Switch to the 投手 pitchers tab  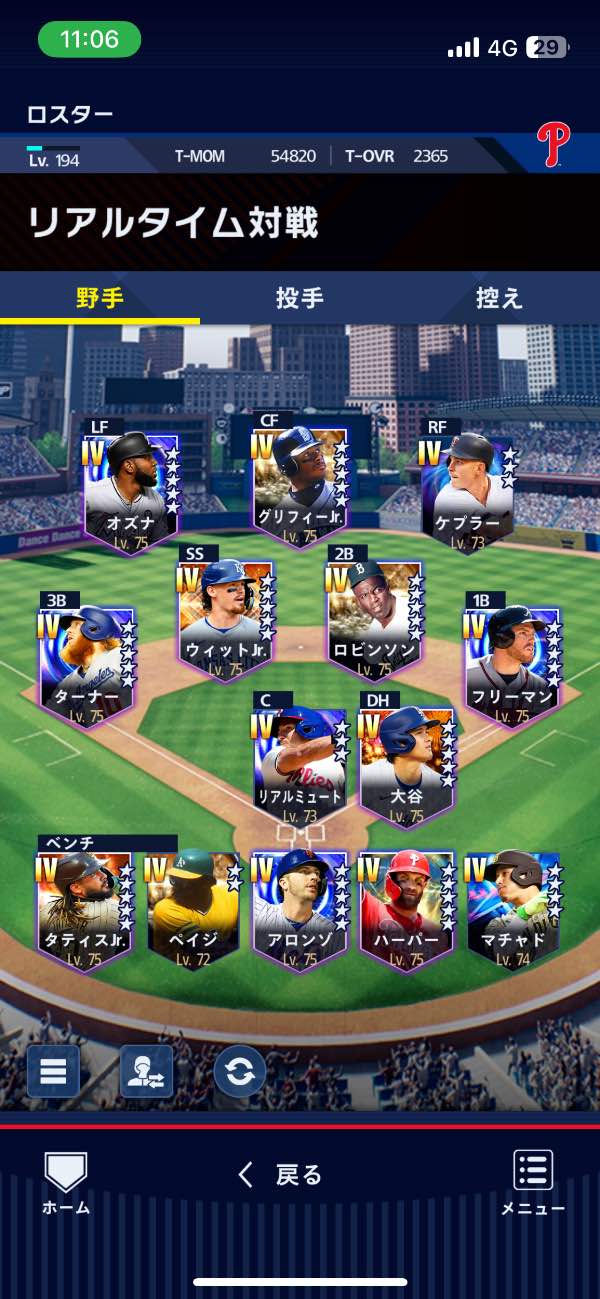[x=299, y=298]
